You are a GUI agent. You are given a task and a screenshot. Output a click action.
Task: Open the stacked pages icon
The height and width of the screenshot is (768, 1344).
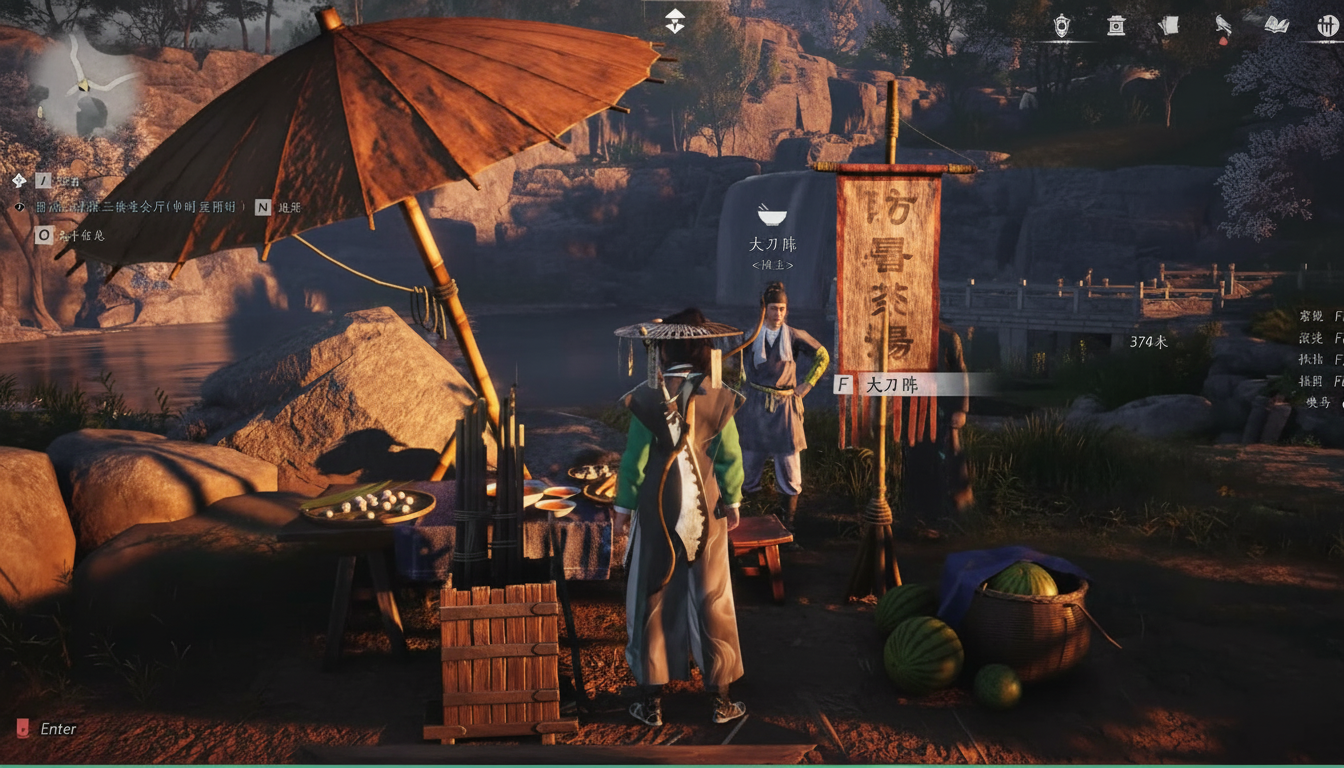(1169, 26)
